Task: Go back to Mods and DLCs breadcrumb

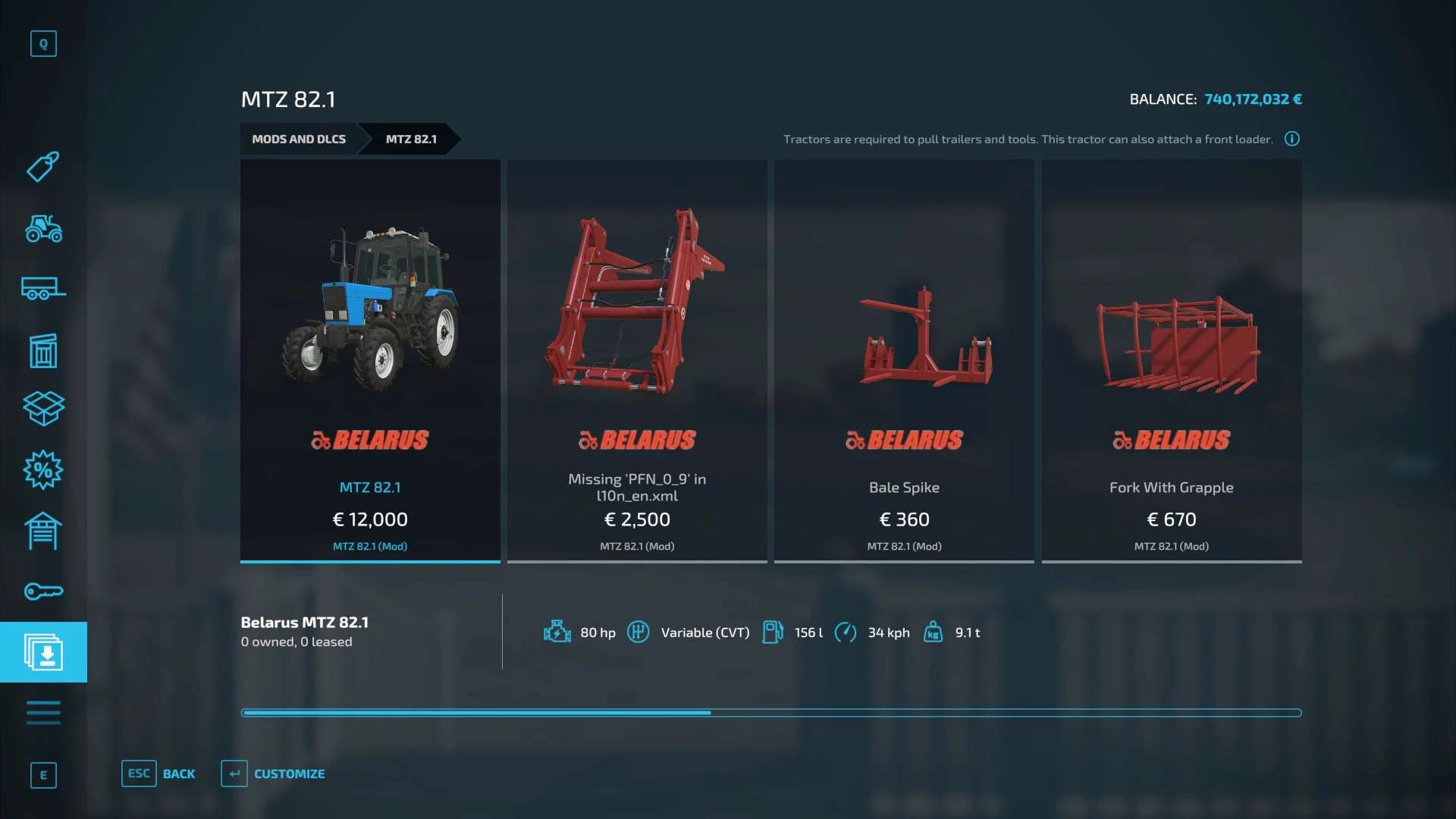Action: click(x=299, y=140)
